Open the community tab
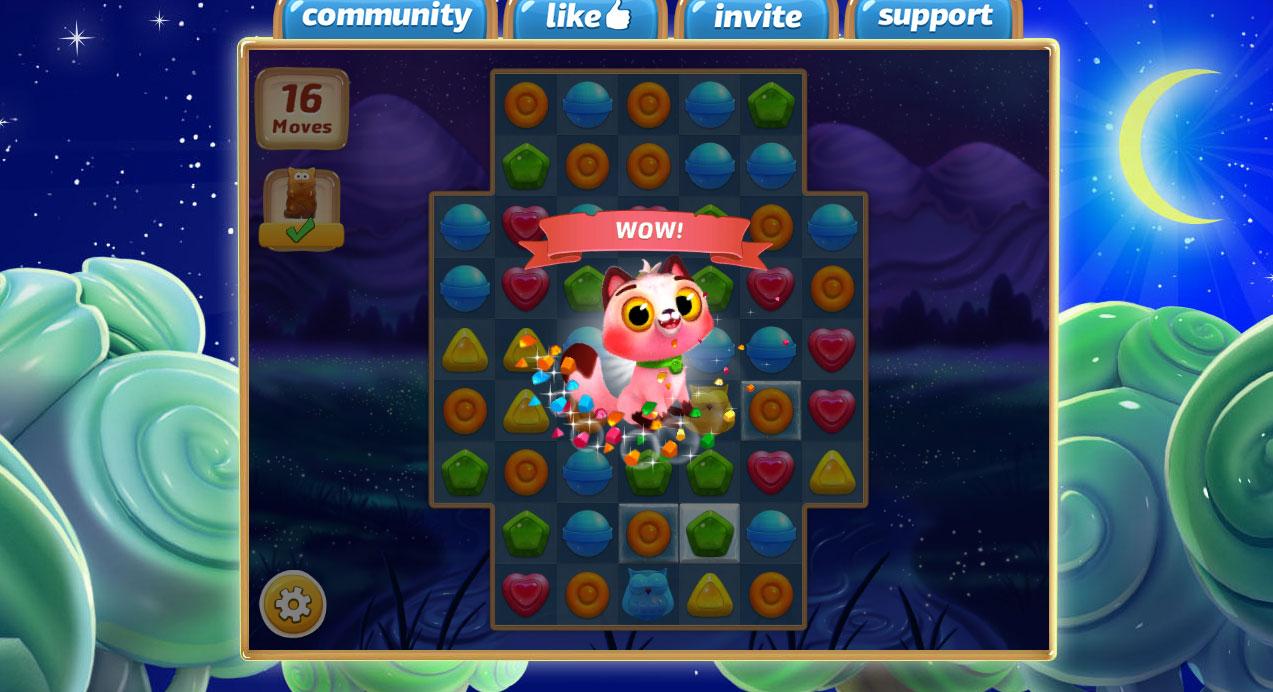1273x692 pixels. (x=385, y=17)
